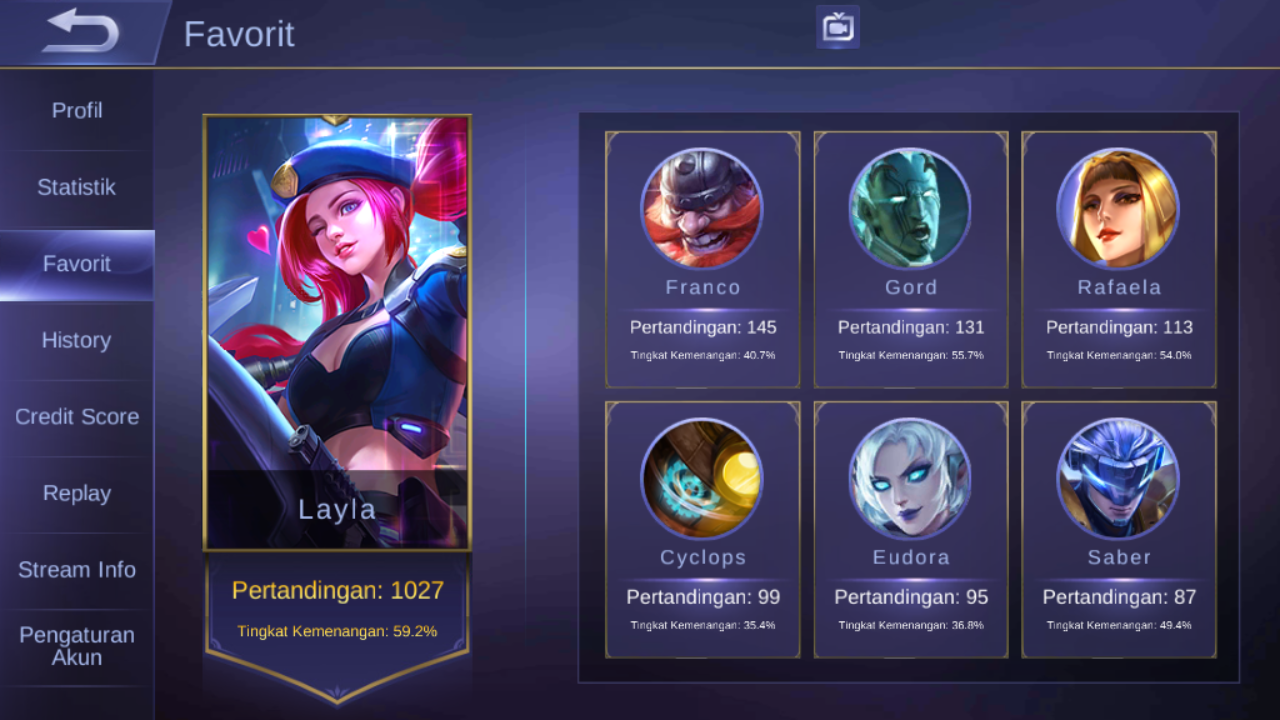Open the Credit Score section

[75, 417]
